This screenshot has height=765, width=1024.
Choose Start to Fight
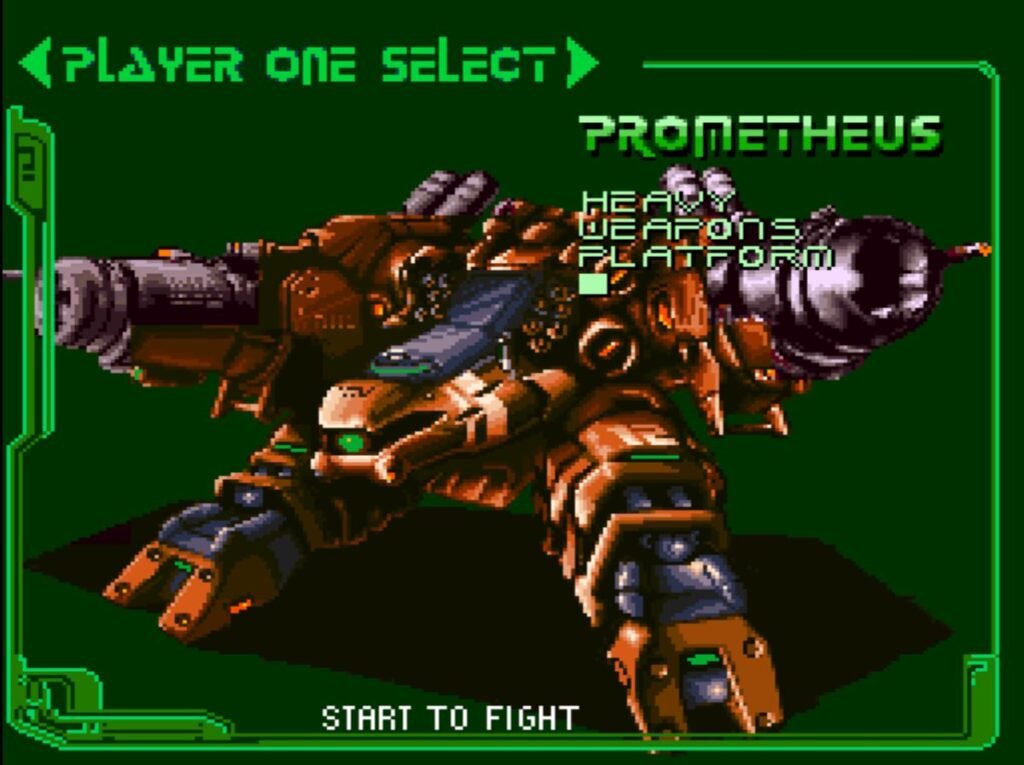click(x=450, y=717)
